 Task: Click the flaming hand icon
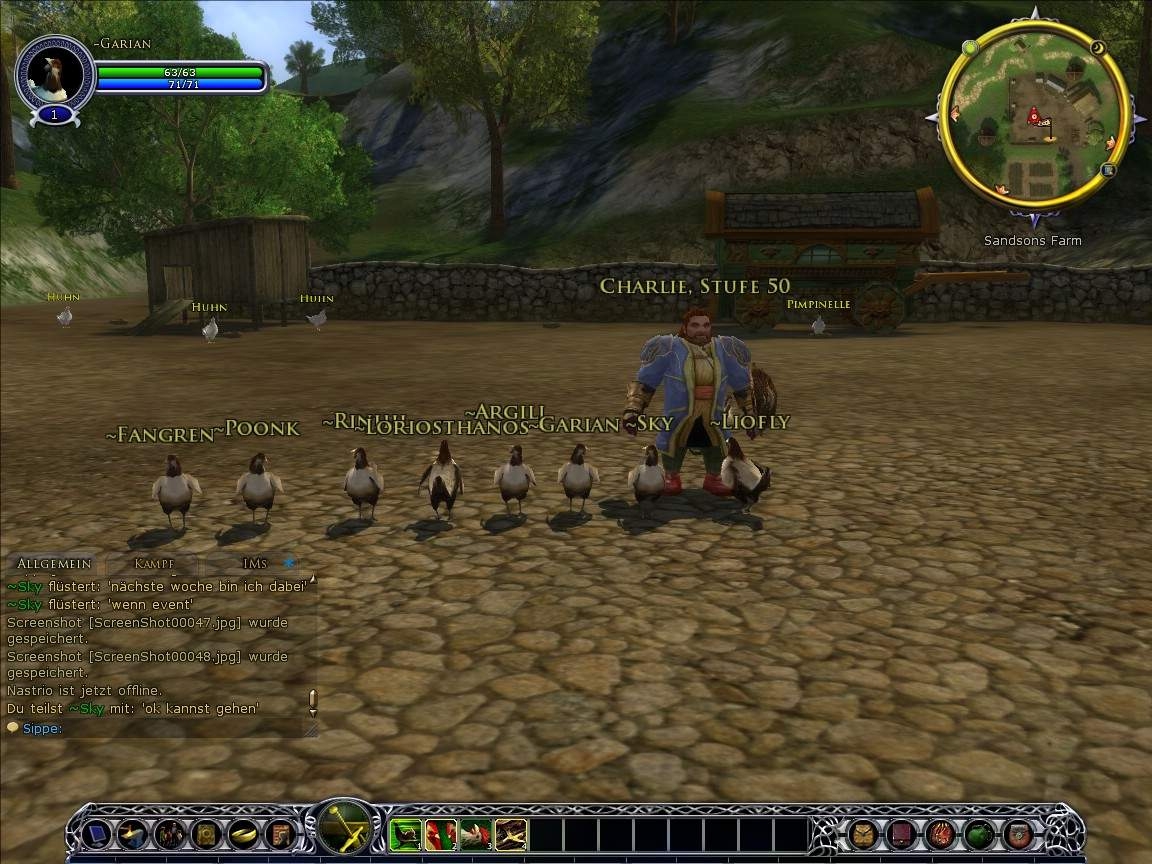(940, 834)
